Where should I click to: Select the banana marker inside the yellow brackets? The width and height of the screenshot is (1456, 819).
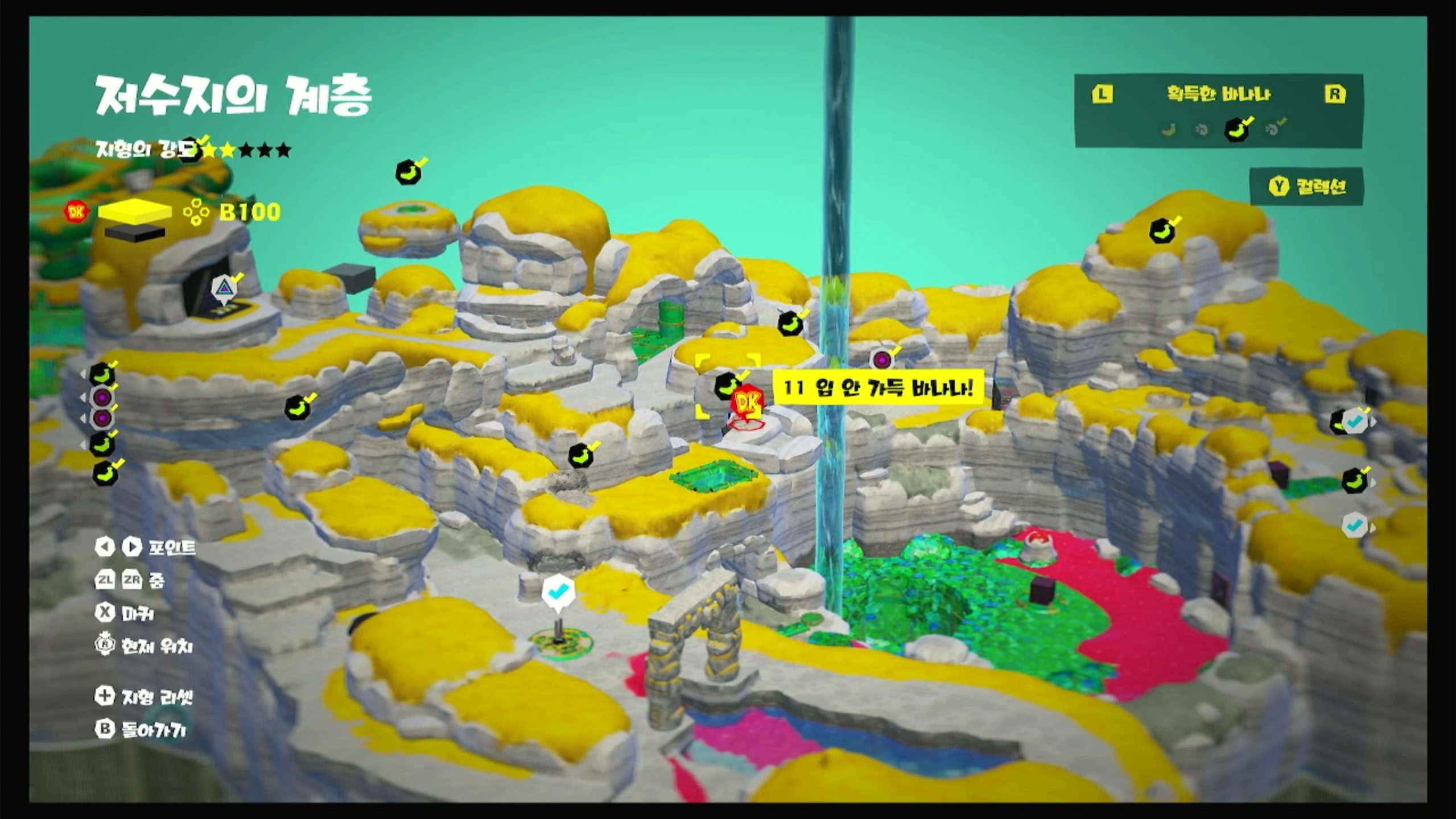pyautogui.click(x=727, y=386)
